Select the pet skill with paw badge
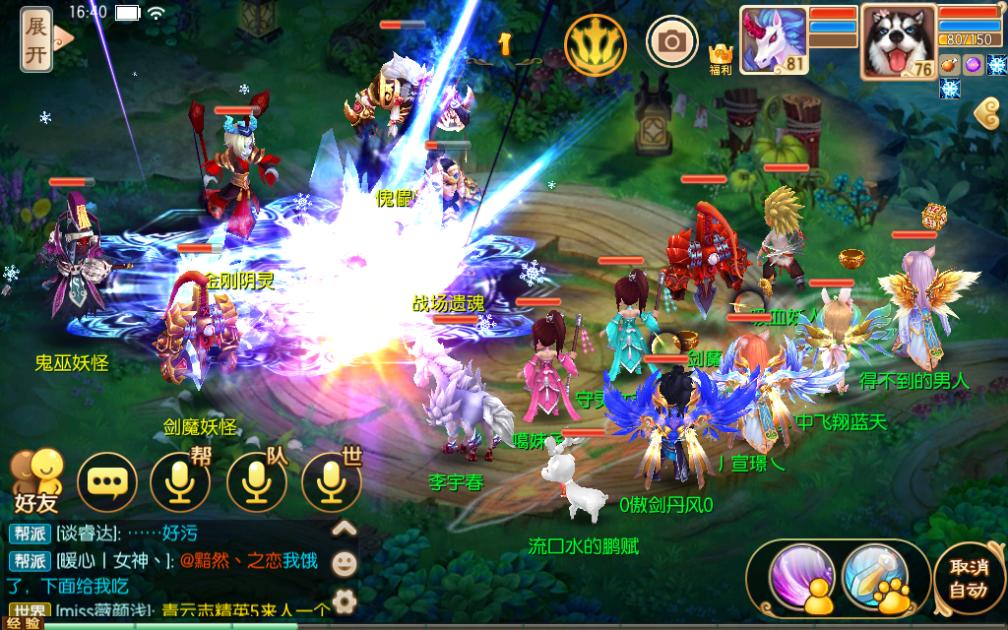Image resolution: width=1008 pixels, height=630 pixels. pos(873,574)
